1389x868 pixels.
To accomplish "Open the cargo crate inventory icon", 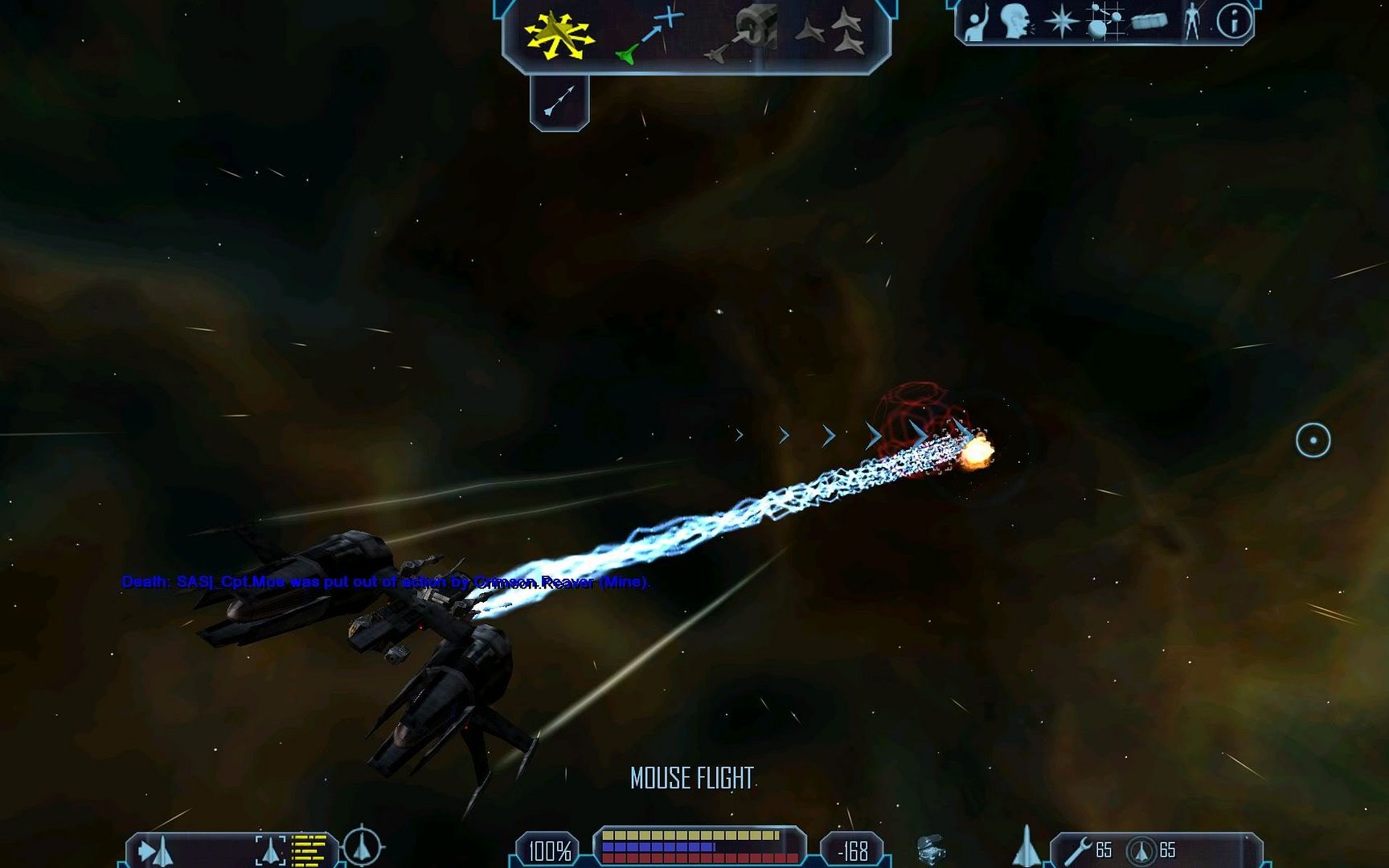I will point(1149,22).
